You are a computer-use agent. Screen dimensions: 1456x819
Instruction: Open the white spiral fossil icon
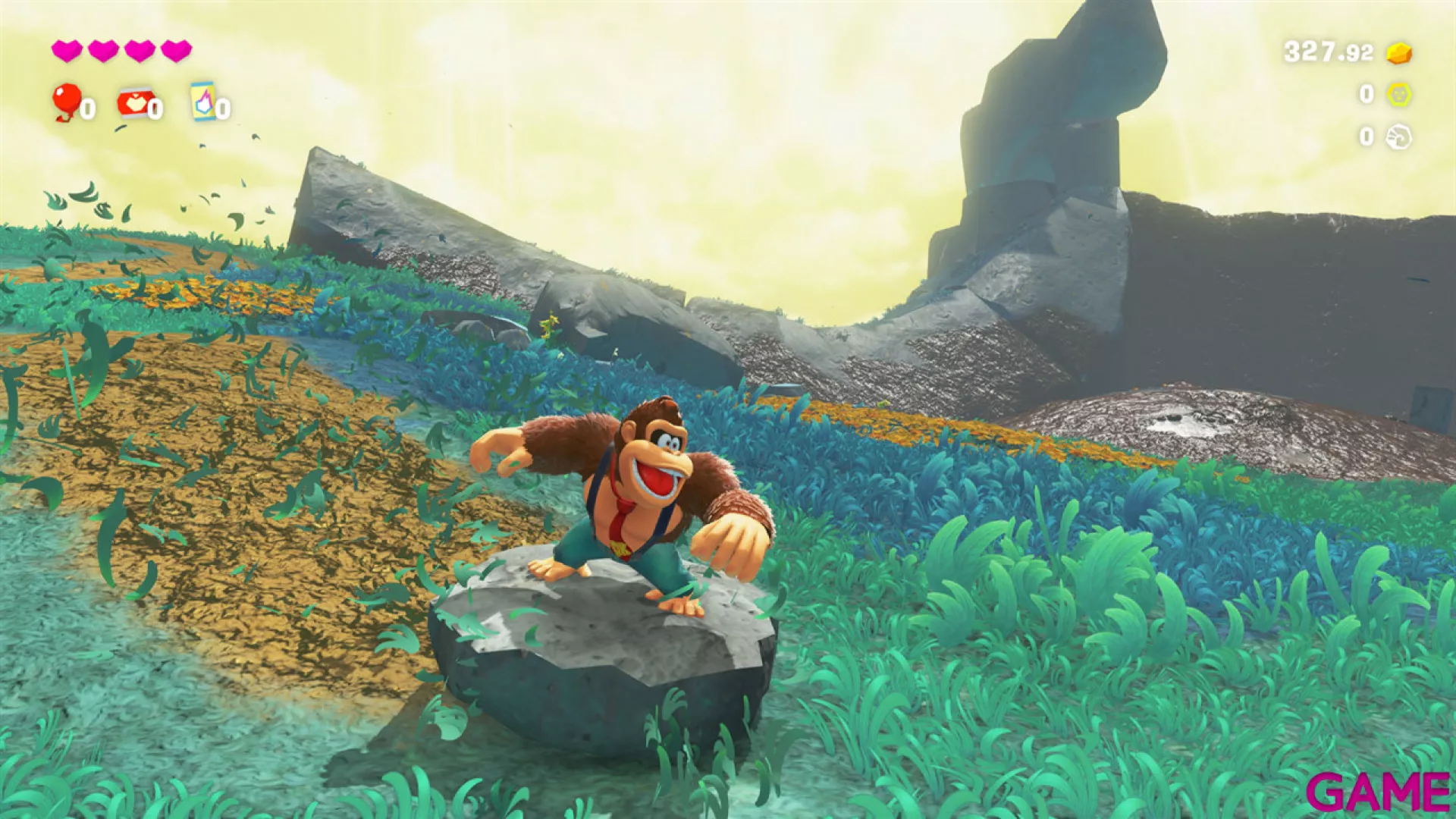point(1398,136)
